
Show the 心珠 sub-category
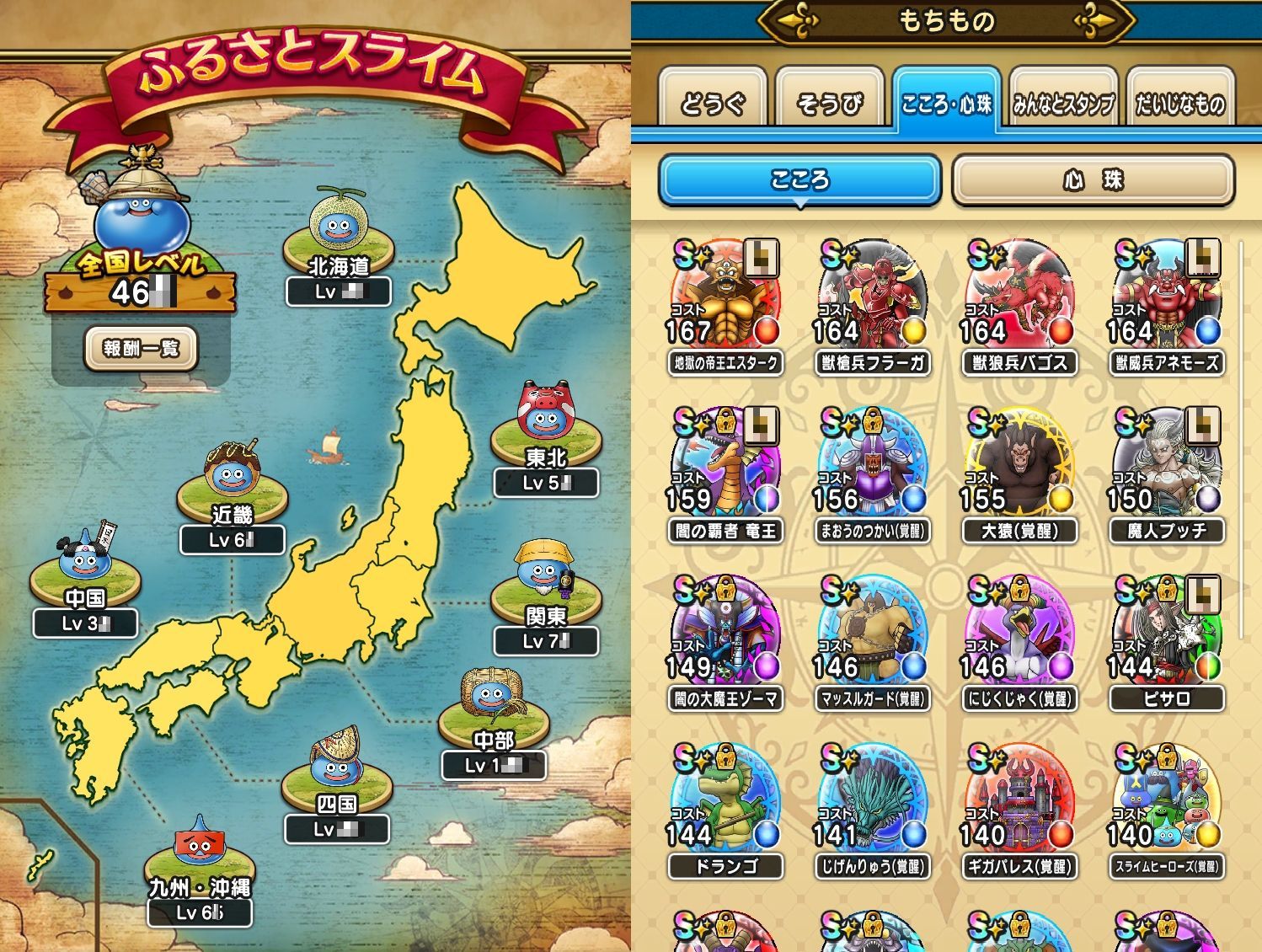click(x=1093, y=179)
